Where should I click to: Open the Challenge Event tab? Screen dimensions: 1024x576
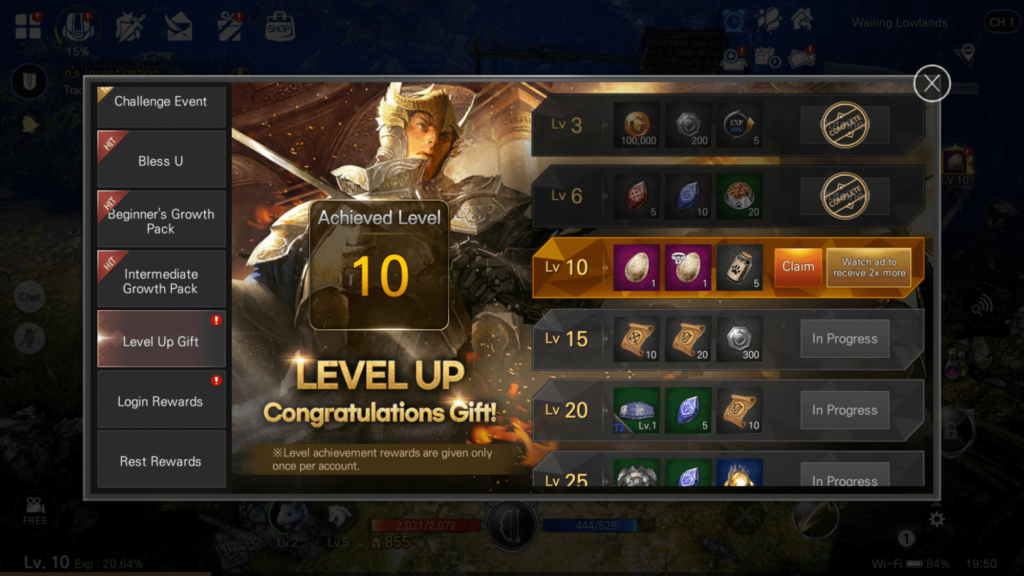coord(161,102)
